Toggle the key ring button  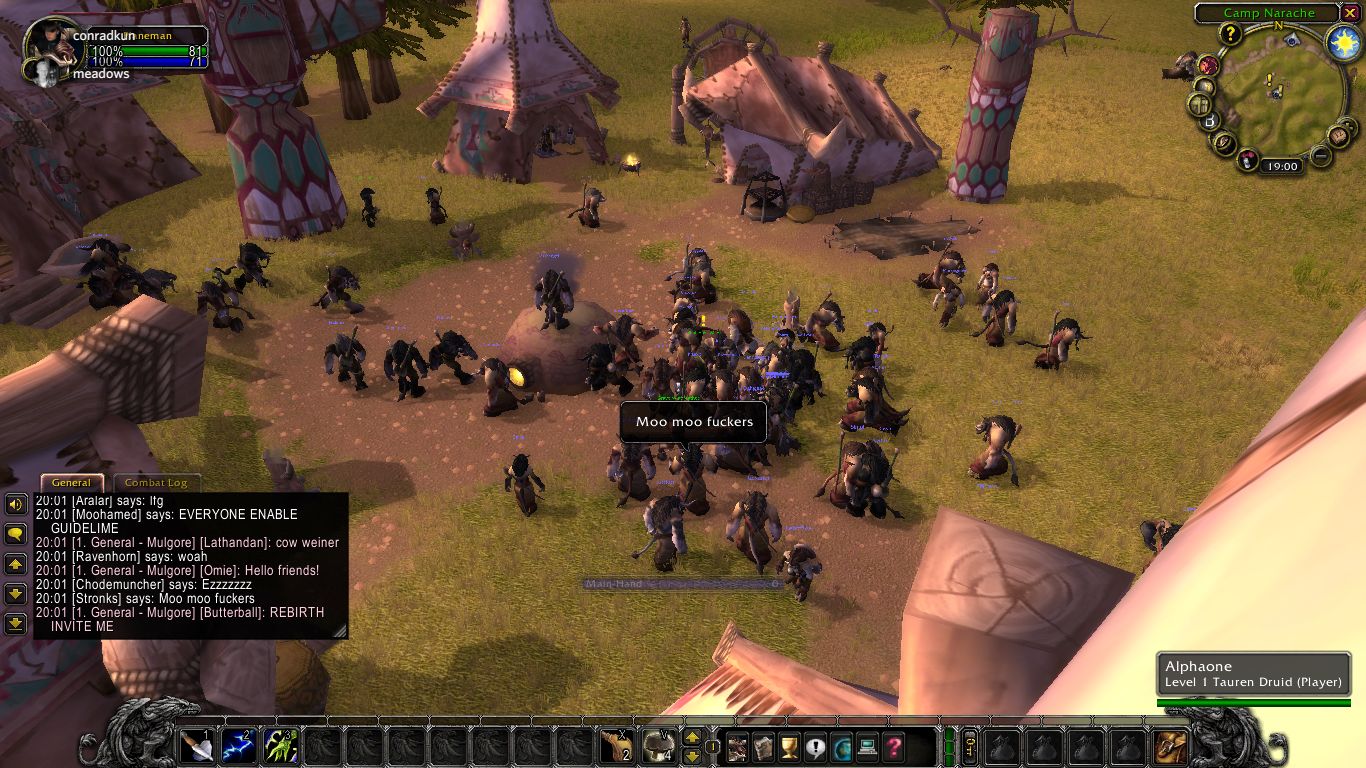tap(968, 746)
